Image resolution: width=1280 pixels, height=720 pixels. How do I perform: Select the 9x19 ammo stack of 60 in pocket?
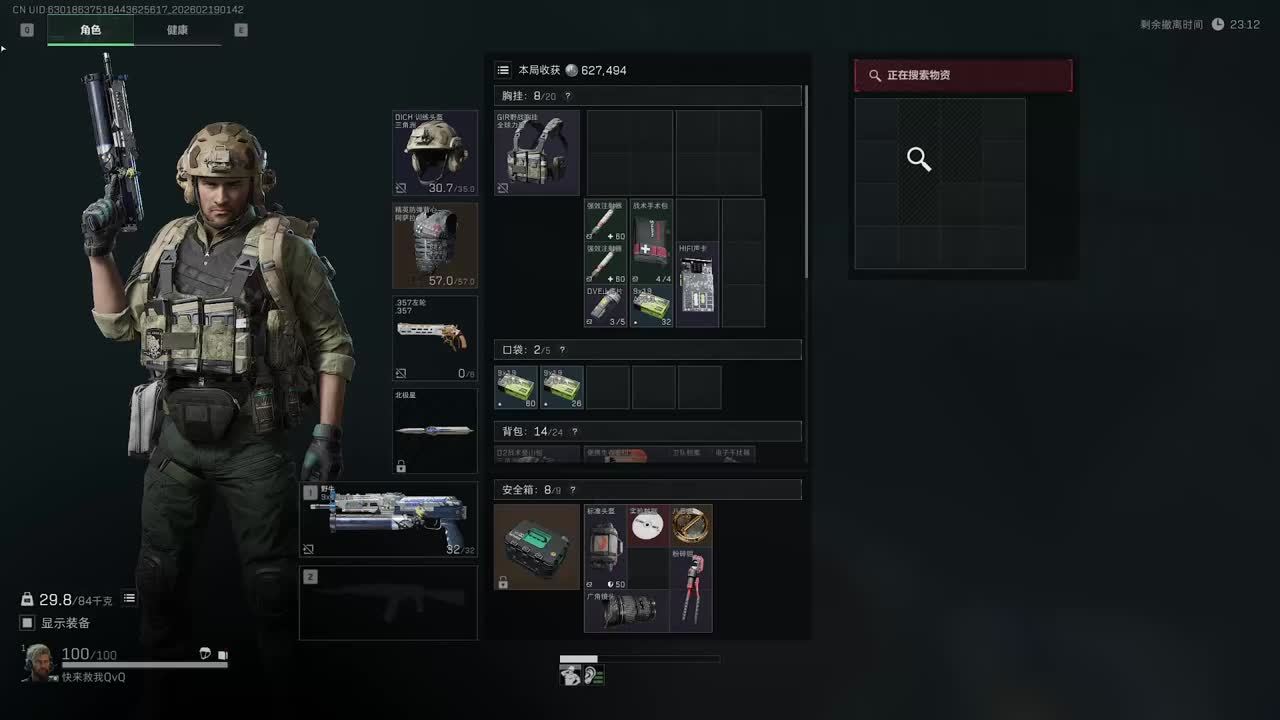[517, 387]
